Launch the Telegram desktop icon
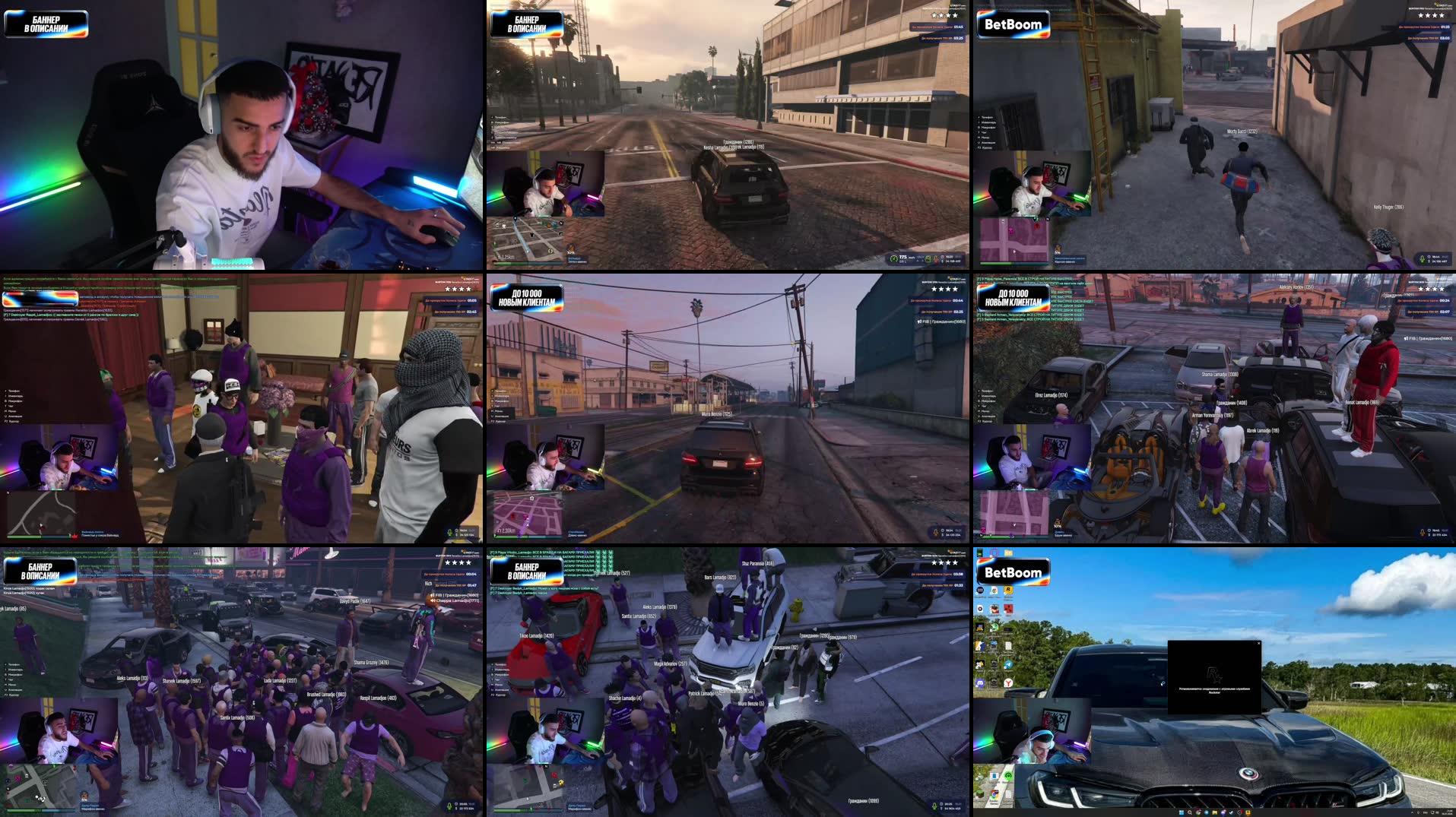The height and width of the screenshot is (817, 1456). [1009, 664]
